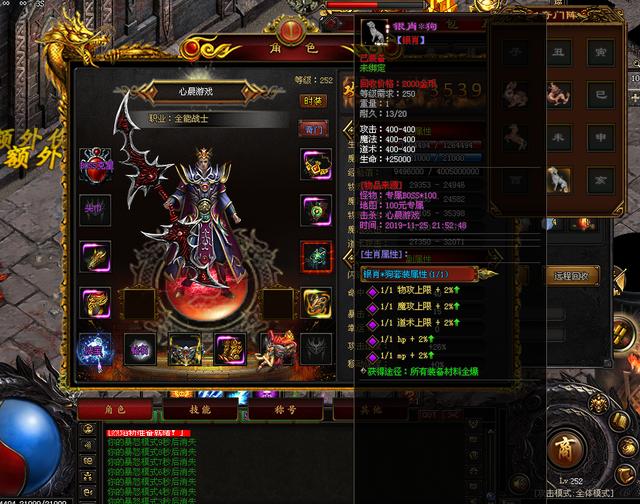Click the 头巾 headscarf equipment slot
The height and width of the screenshot is (504, 640).
tap(95, 211)
